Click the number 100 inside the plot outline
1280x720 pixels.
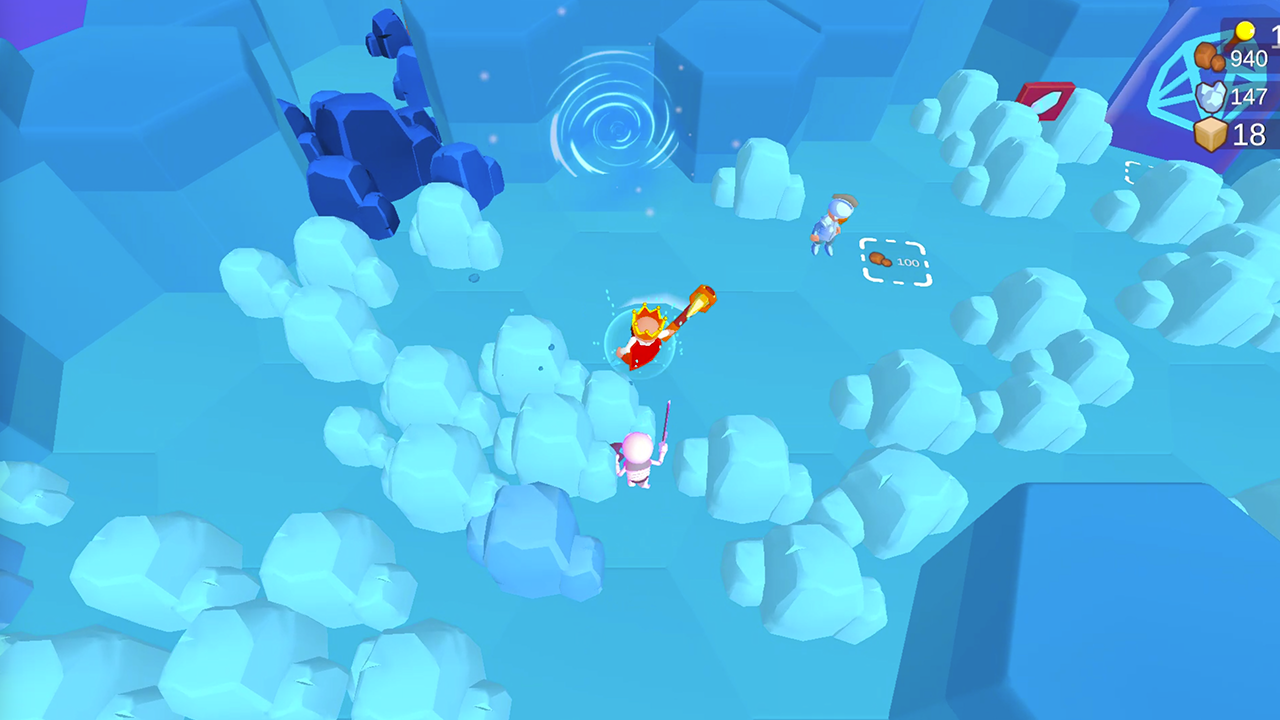pos(906,262)
